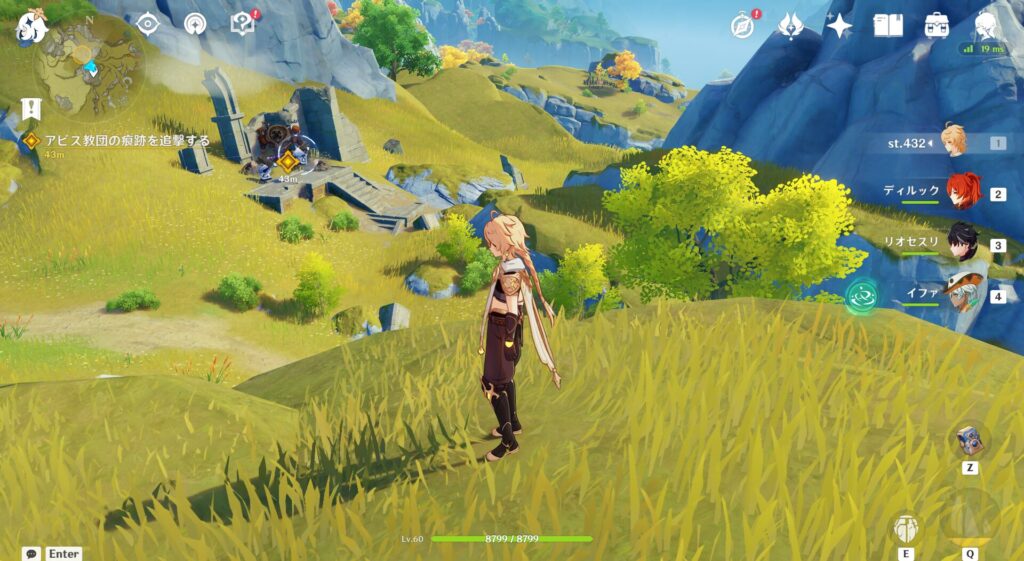1024x561 pixels.
Task: Activate the elemental skill icon
Action: coord(906,529)
